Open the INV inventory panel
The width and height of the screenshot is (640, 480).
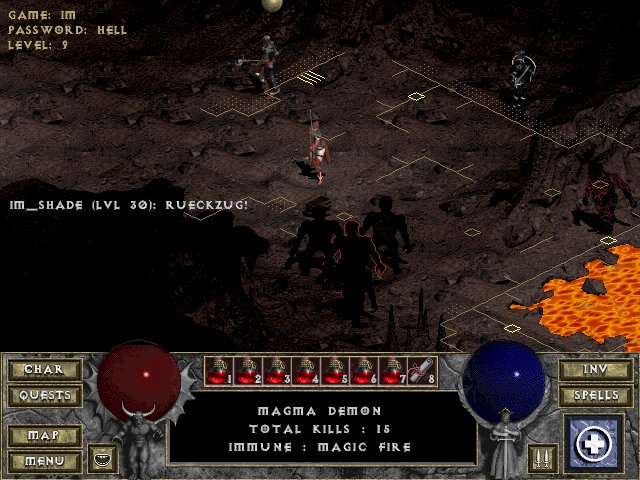click(595, 369)
